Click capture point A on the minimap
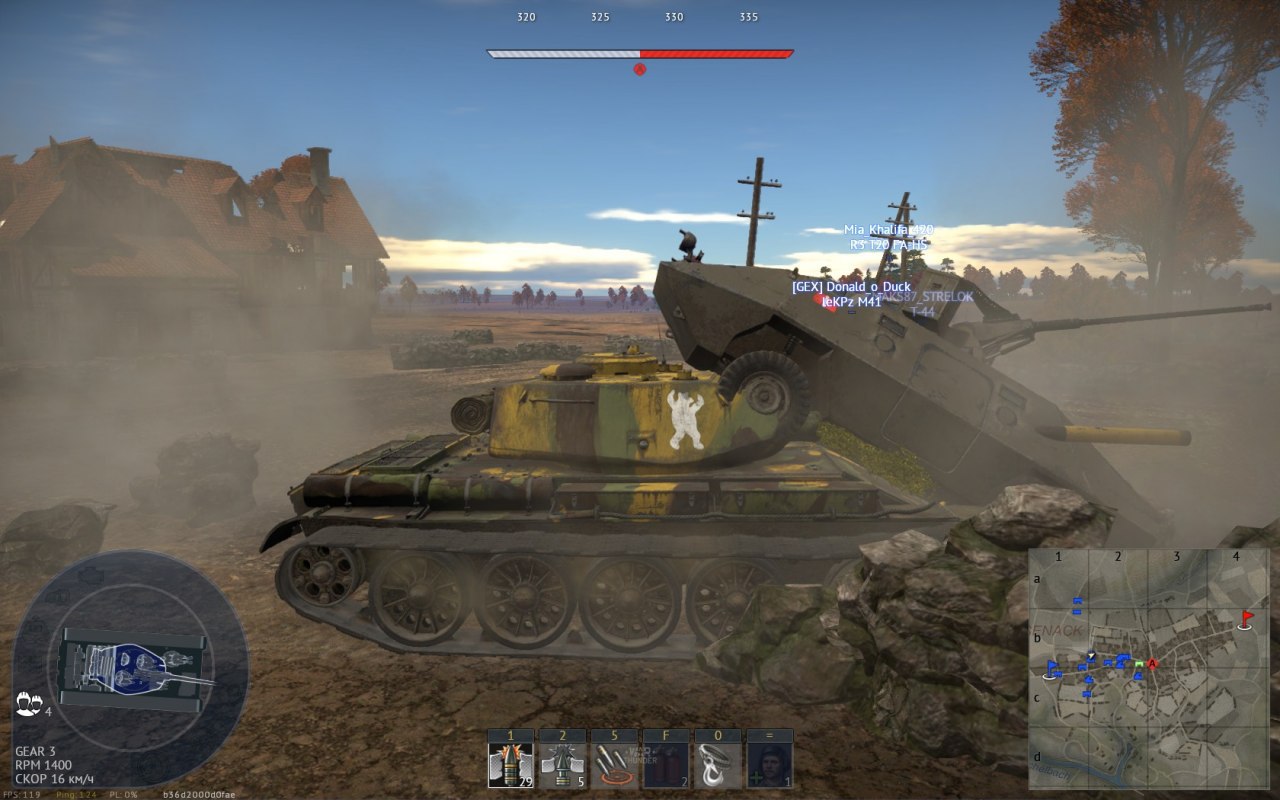 tap(1152, 663)
